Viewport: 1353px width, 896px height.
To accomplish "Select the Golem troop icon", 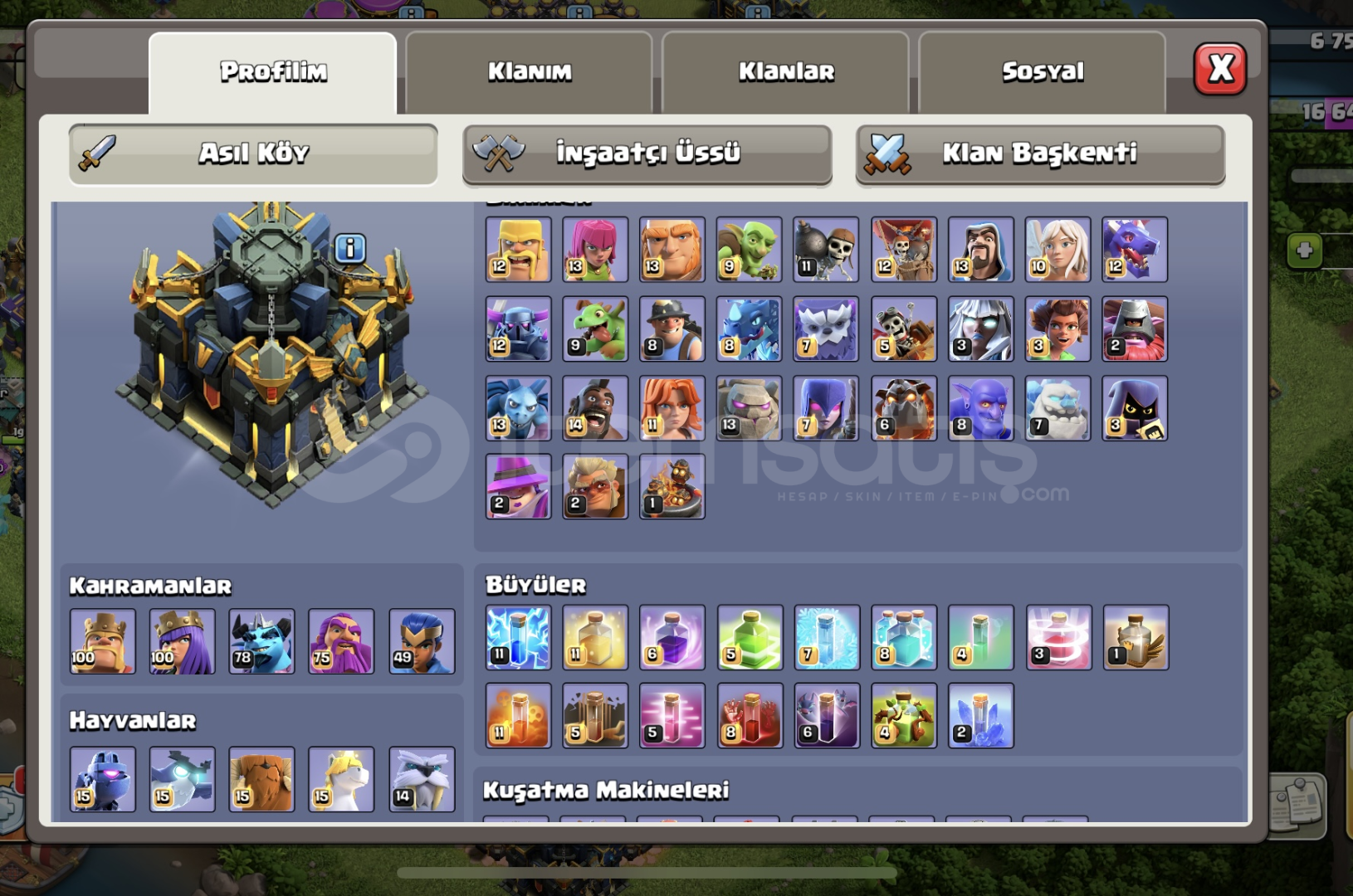I will click(748, 407).
